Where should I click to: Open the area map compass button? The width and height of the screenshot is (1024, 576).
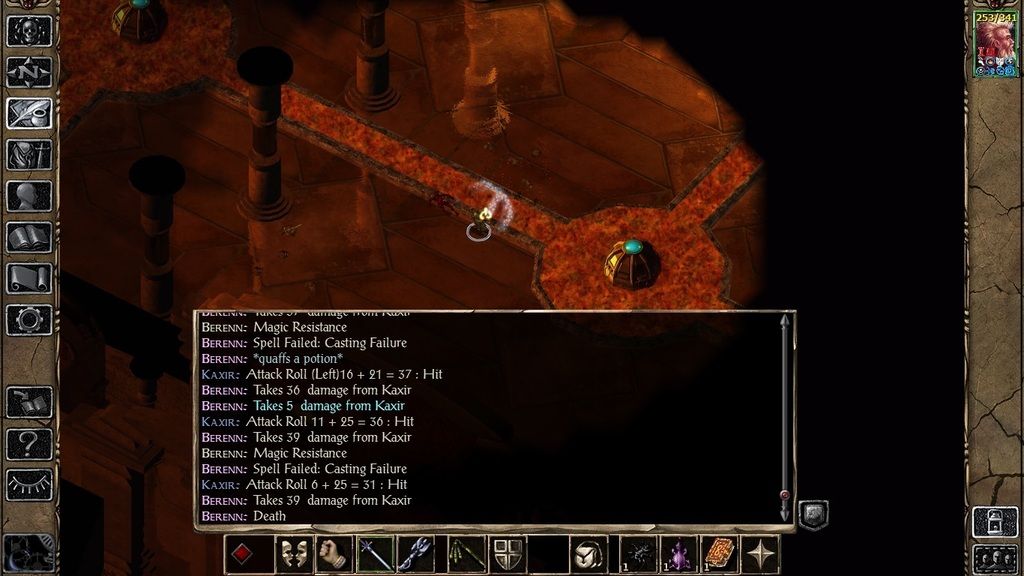(29, 72)
